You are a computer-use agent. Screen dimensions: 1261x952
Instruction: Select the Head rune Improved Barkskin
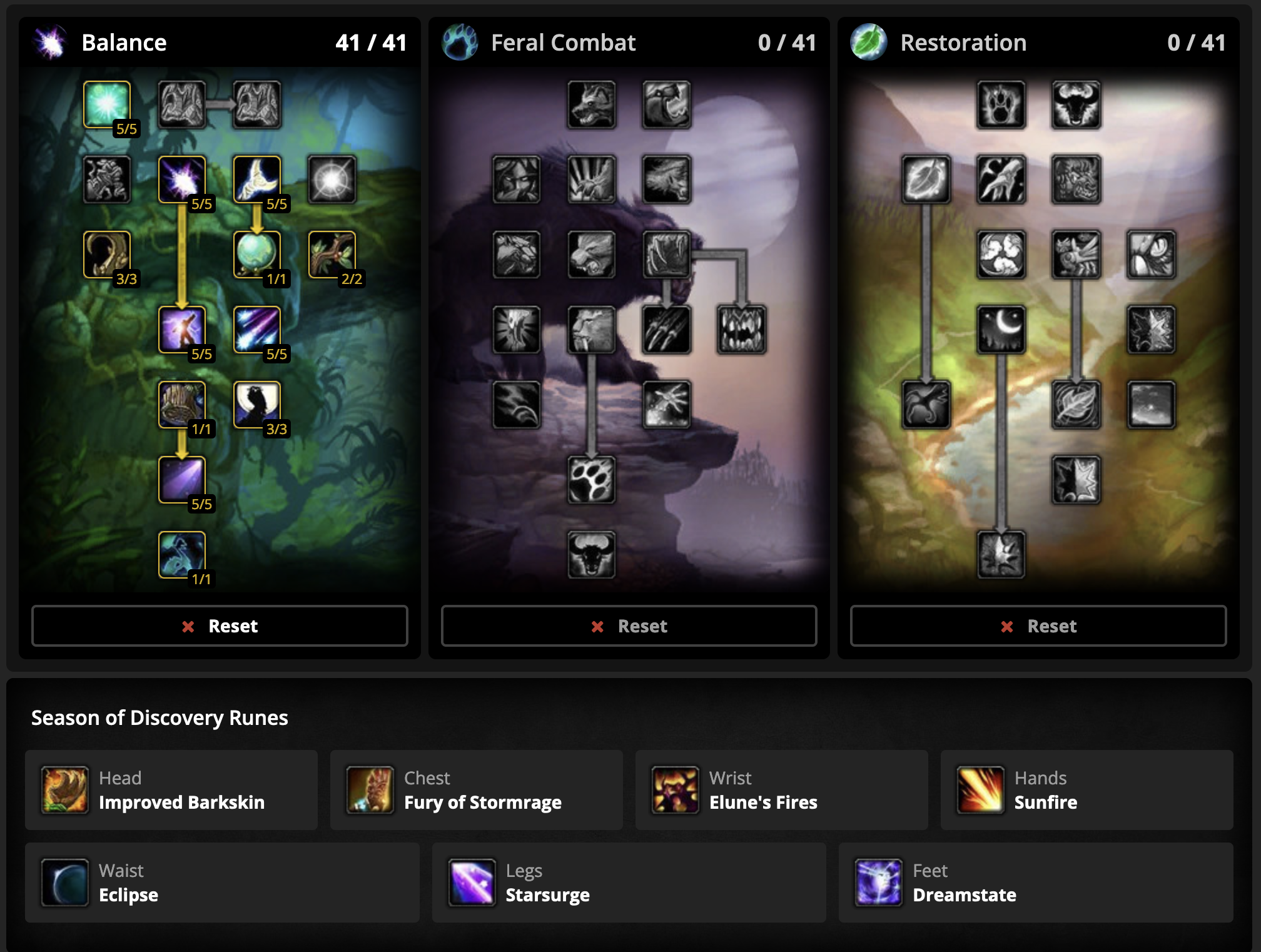[171, 790]
